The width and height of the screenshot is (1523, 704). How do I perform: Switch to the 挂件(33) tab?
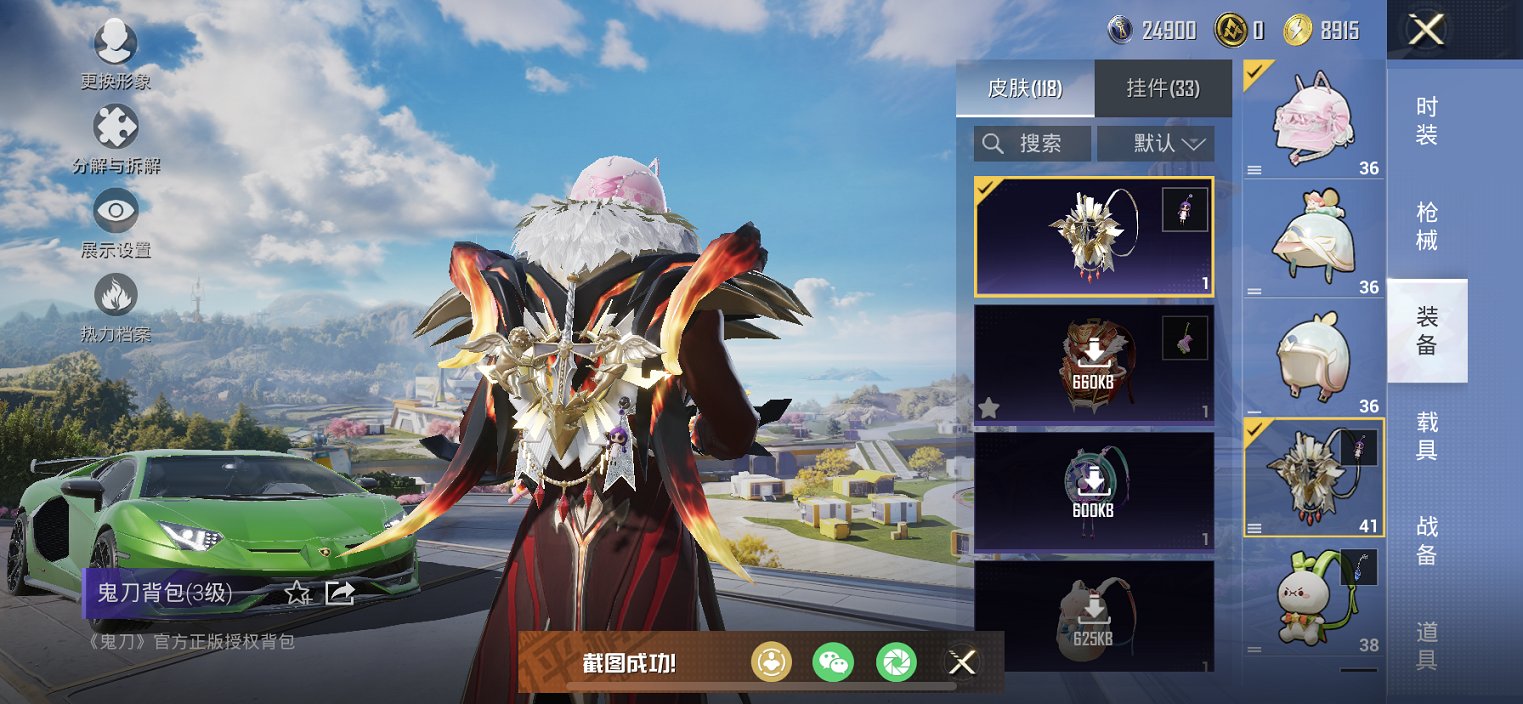point(1162,88)
